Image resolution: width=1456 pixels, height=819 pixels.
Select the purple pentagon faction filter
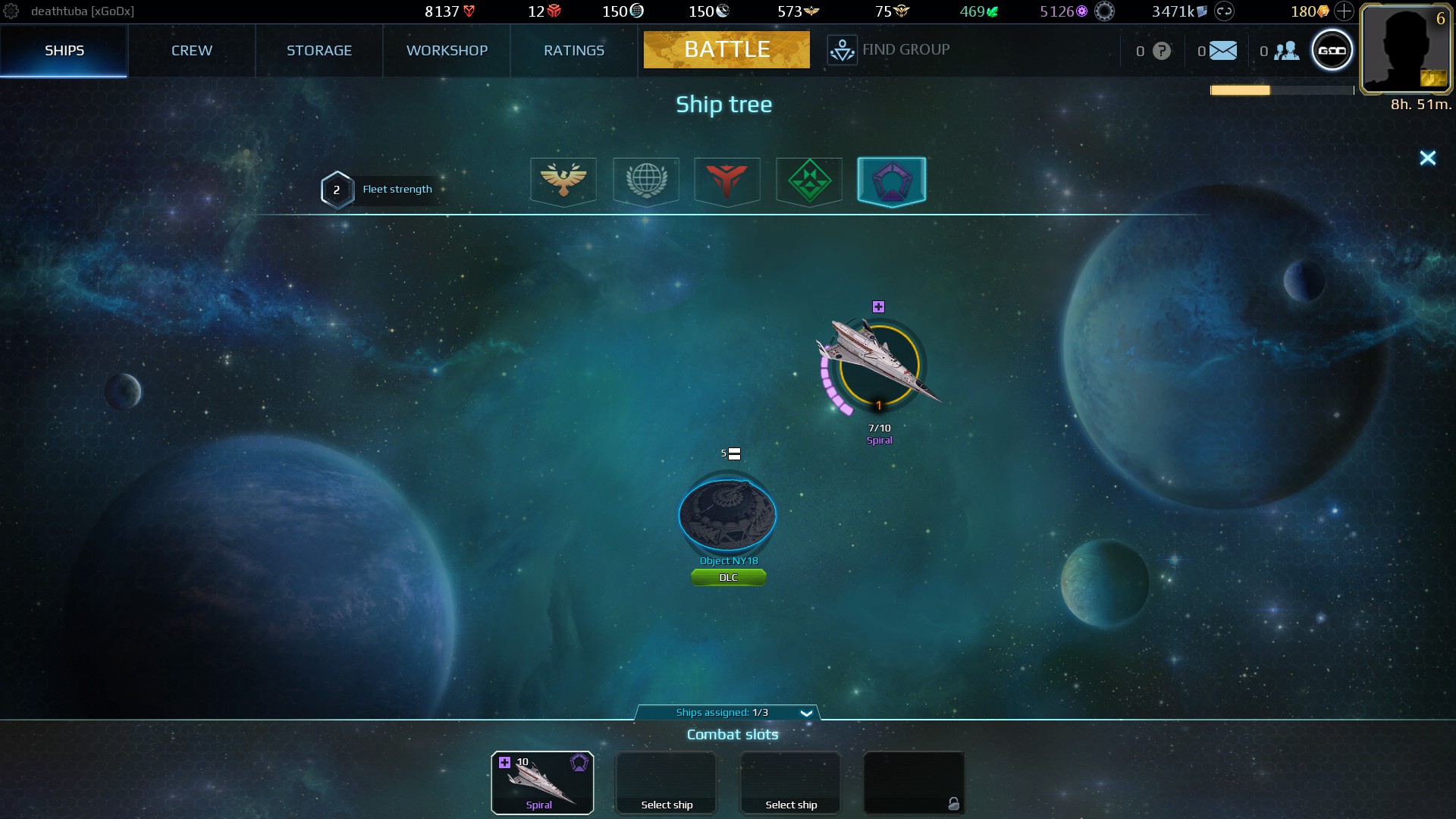[x=892, y=180]
